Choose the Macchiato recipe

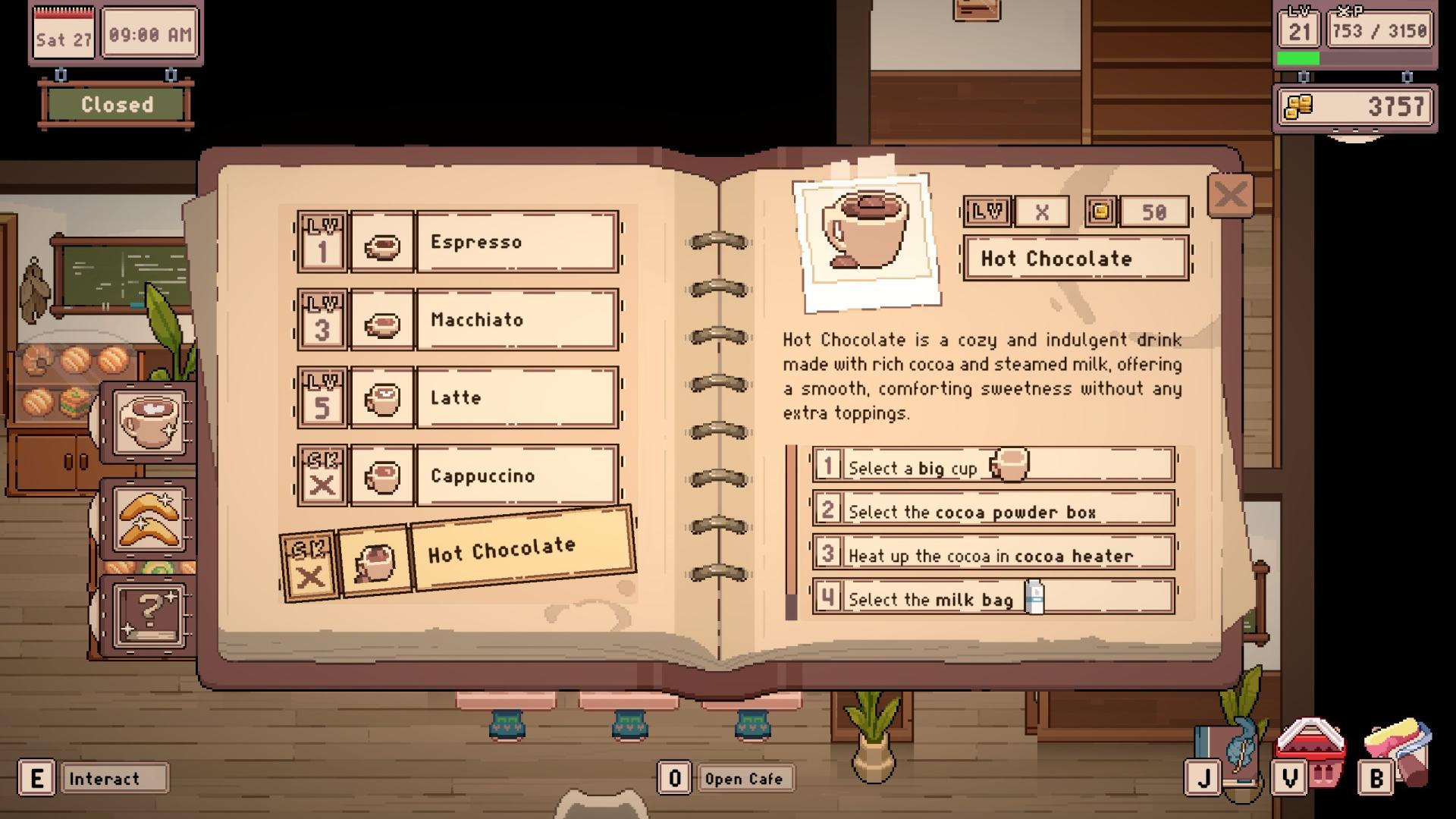(516, 320)
